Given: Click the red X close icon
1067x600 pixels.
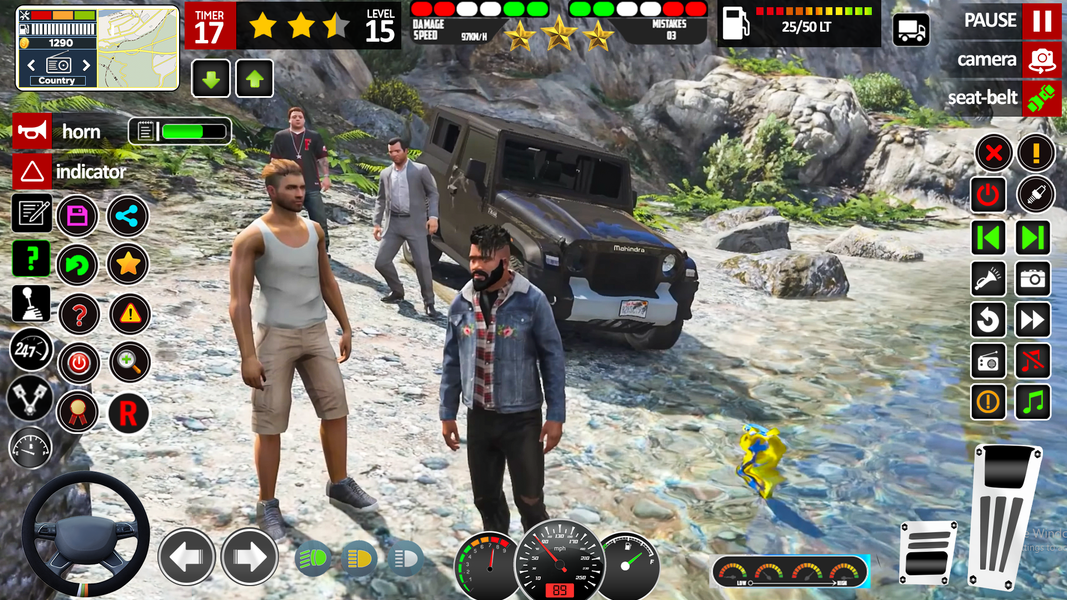Looking at the screenshot, I should [992, 154].
